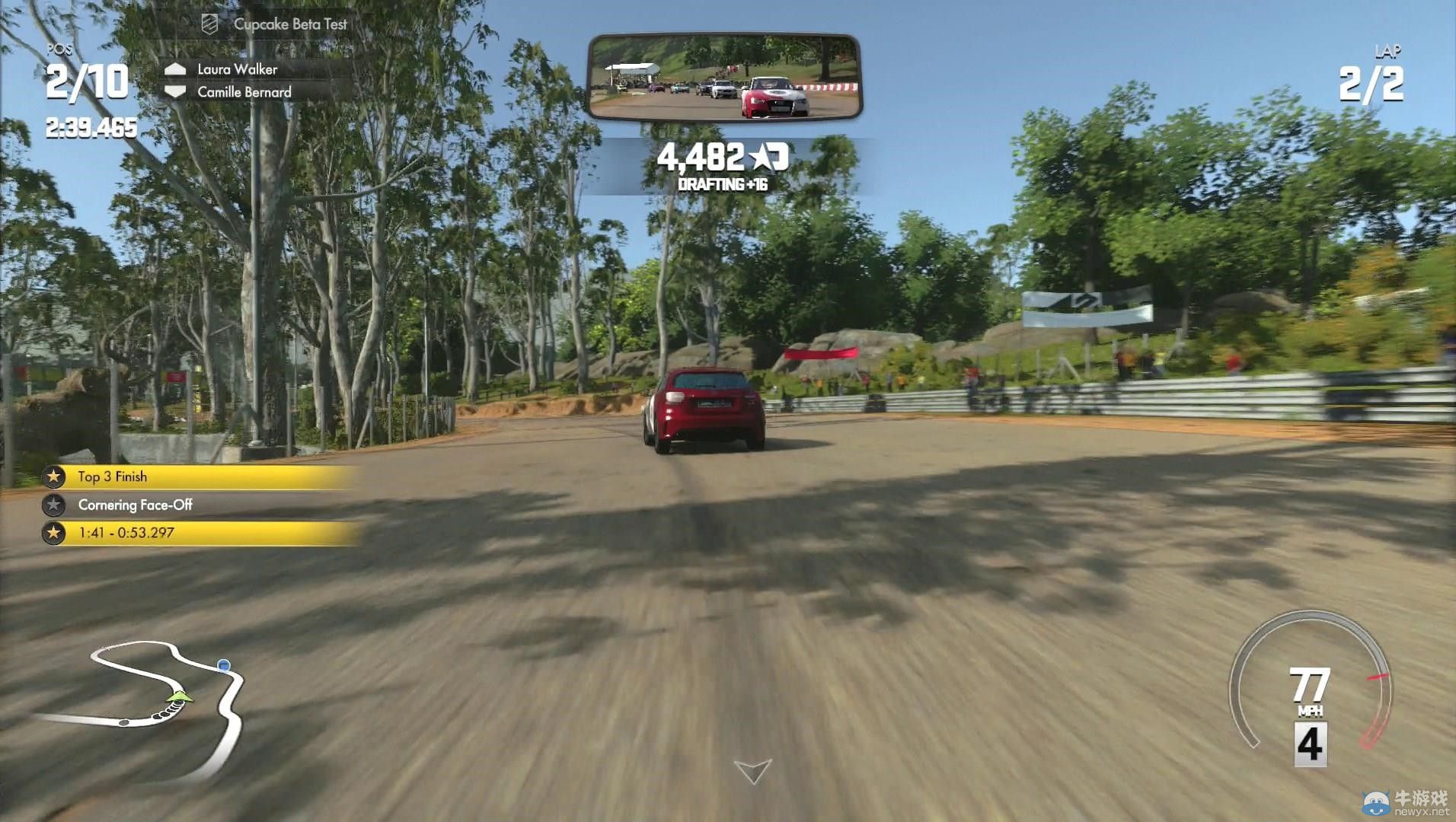This screenshot has width=1456, height=822.
Task: Expand the challenge list on the left
Action: 190,505
